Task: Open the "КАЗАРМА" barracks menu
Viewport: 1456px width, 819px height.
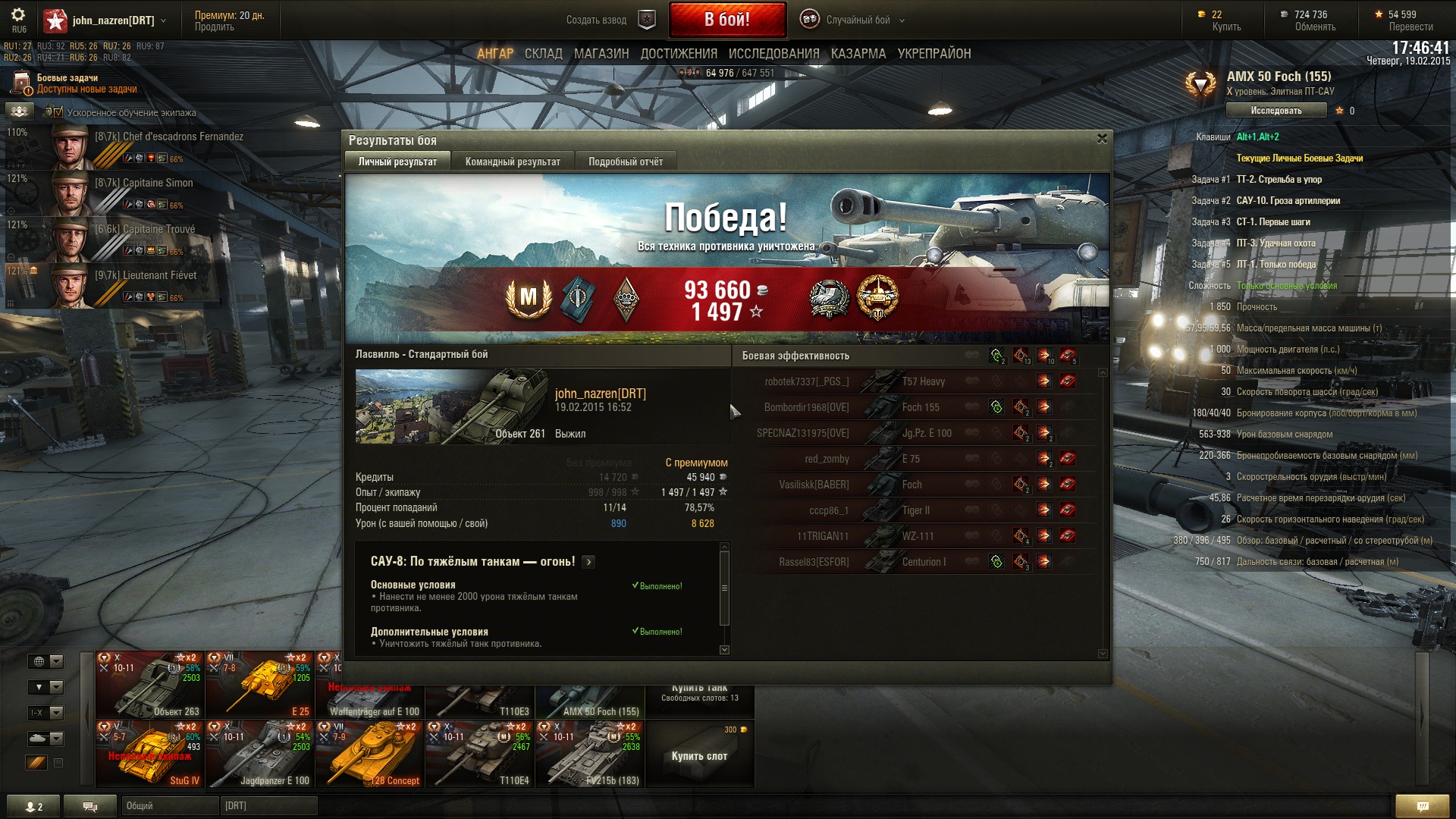Action: click(858, 54)
